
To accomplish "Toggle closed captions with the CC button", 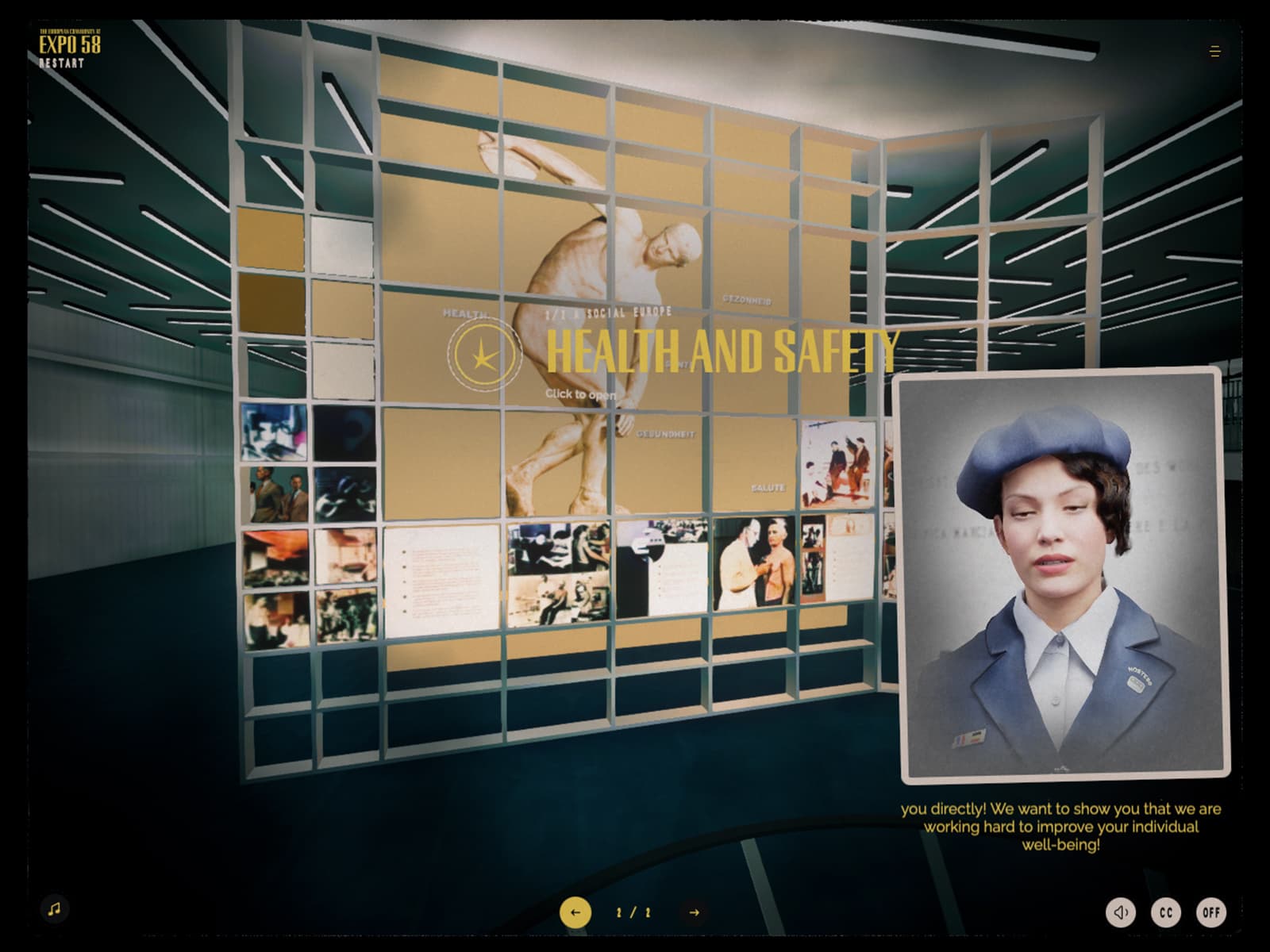I will (1166, 912).
